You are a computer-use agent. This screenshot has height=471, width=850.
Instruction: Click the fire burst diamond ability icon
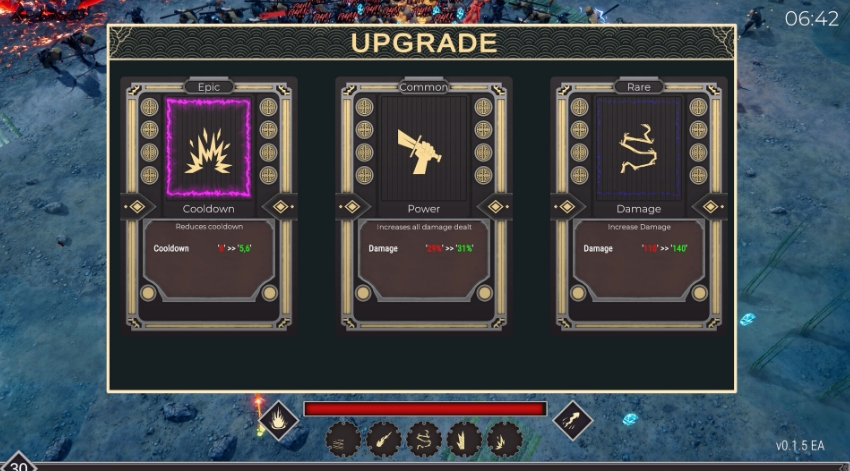(x=278, y=420)
